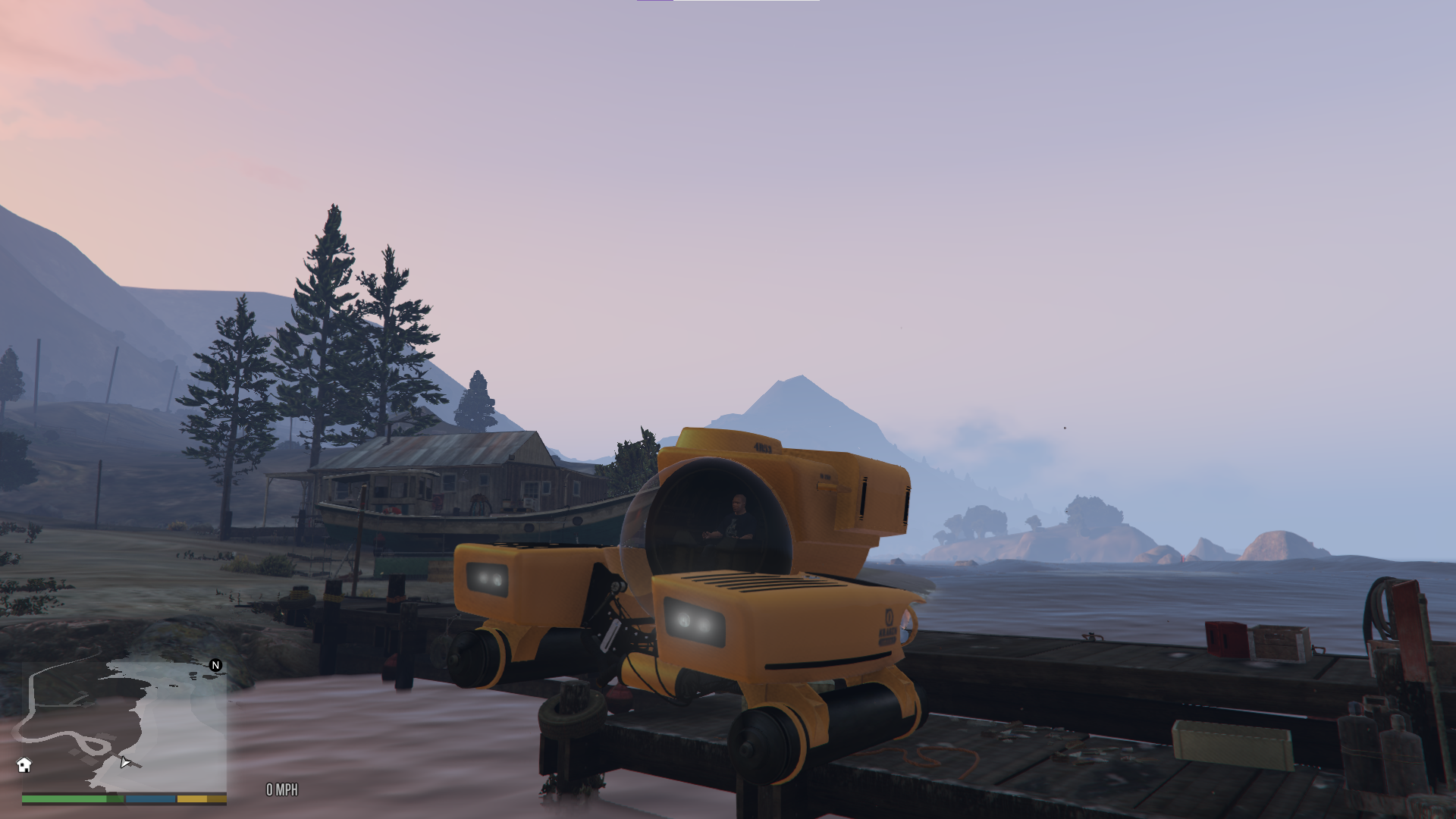Image resolution: width=1456 pixels, height=819 pixels.
Task: Click the red barrel on the right dock
Action: pos(1226,638)
